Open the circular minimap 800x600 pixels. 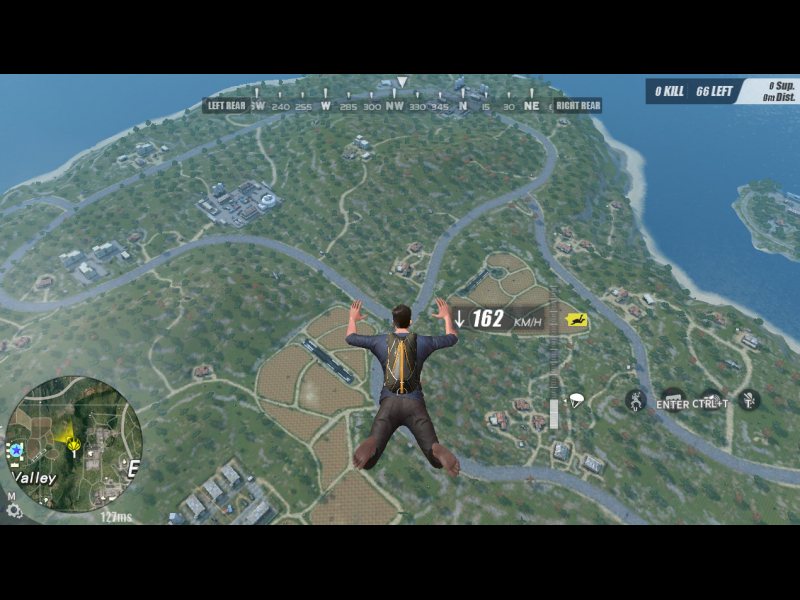(74, 443)
